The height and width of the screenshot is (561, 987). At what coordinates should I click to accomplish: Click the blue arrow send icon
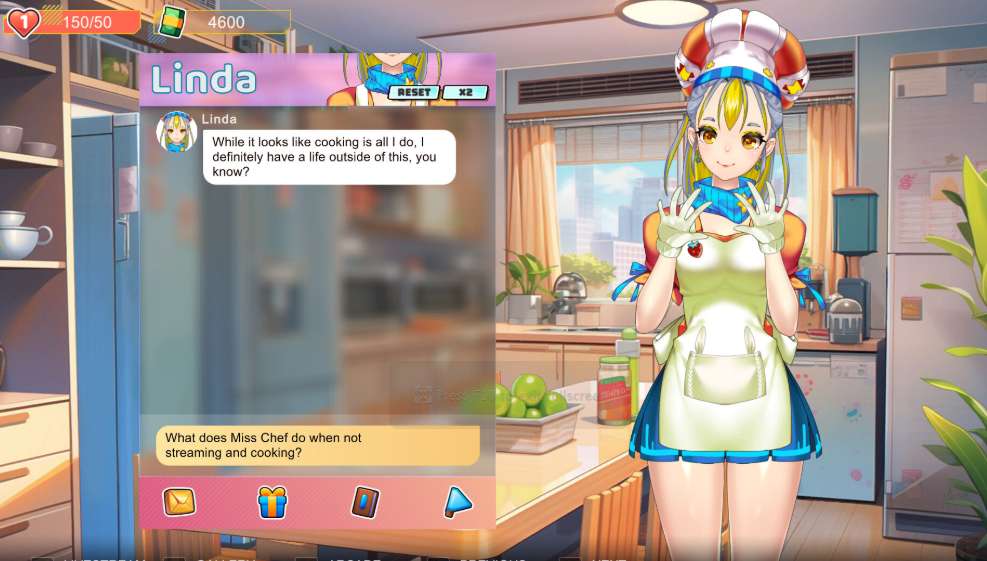[457, 502]
